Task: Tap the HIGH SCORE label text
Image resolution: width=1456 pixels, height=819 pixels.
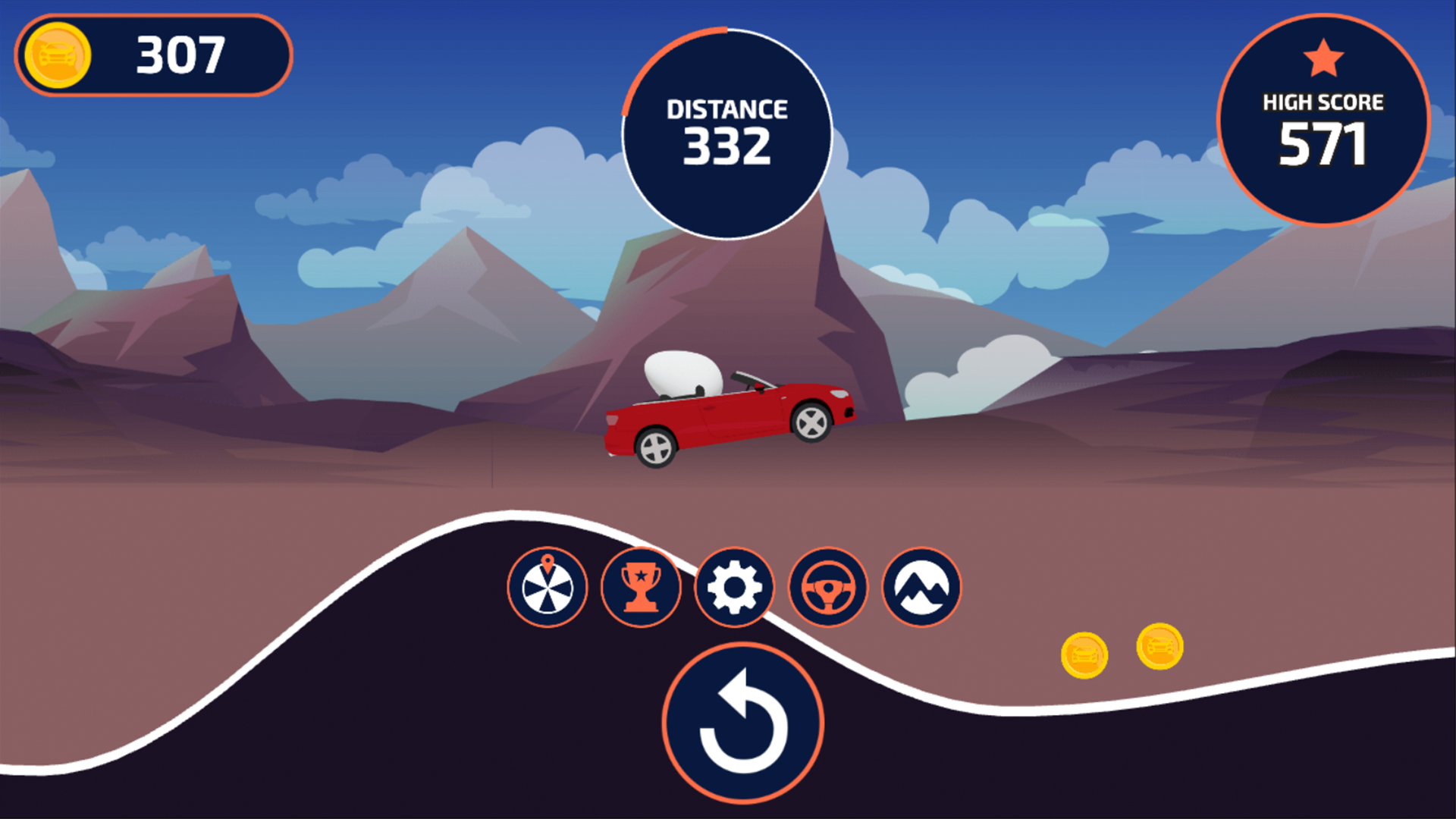Action: point(1323,101)
